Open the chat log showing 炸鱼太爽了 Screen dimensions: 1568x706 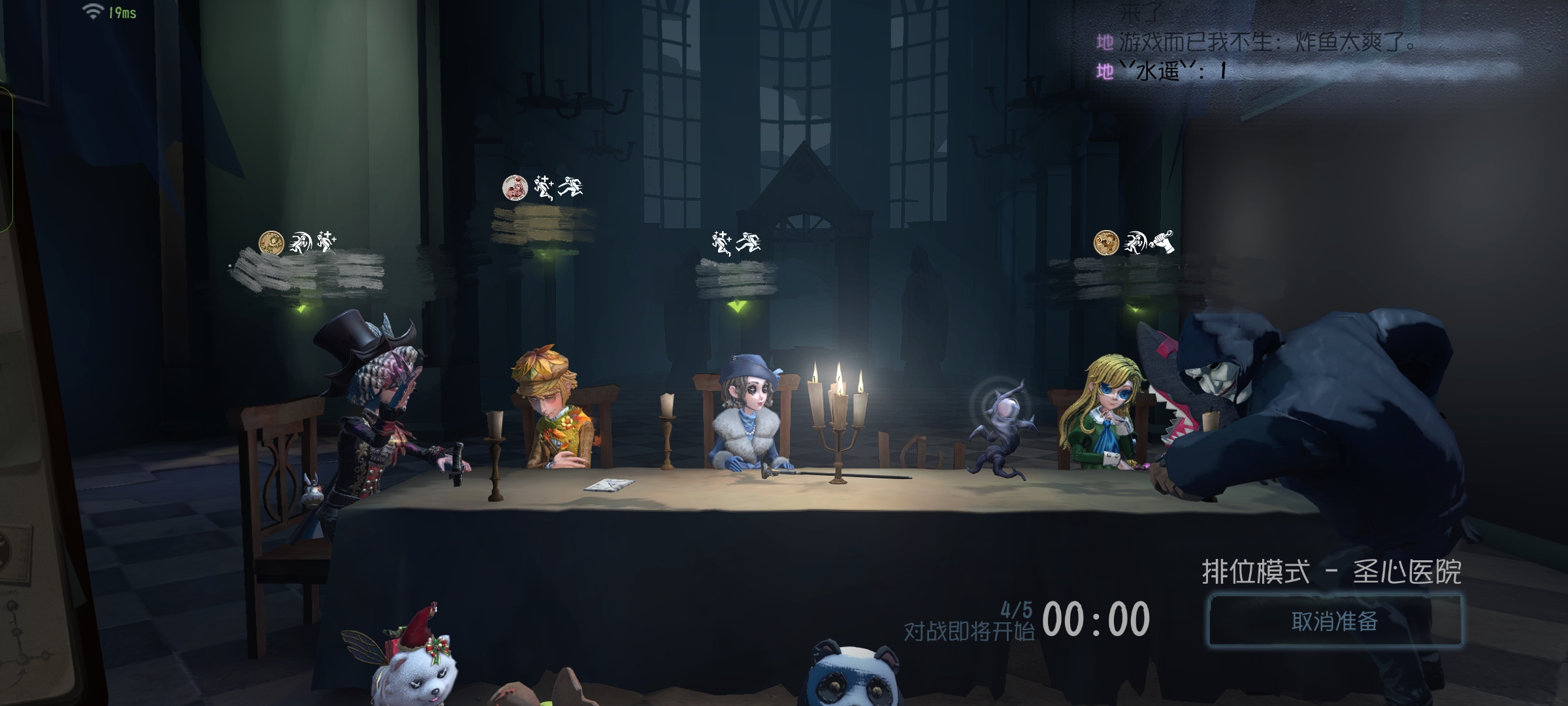tap(1267, 43)
